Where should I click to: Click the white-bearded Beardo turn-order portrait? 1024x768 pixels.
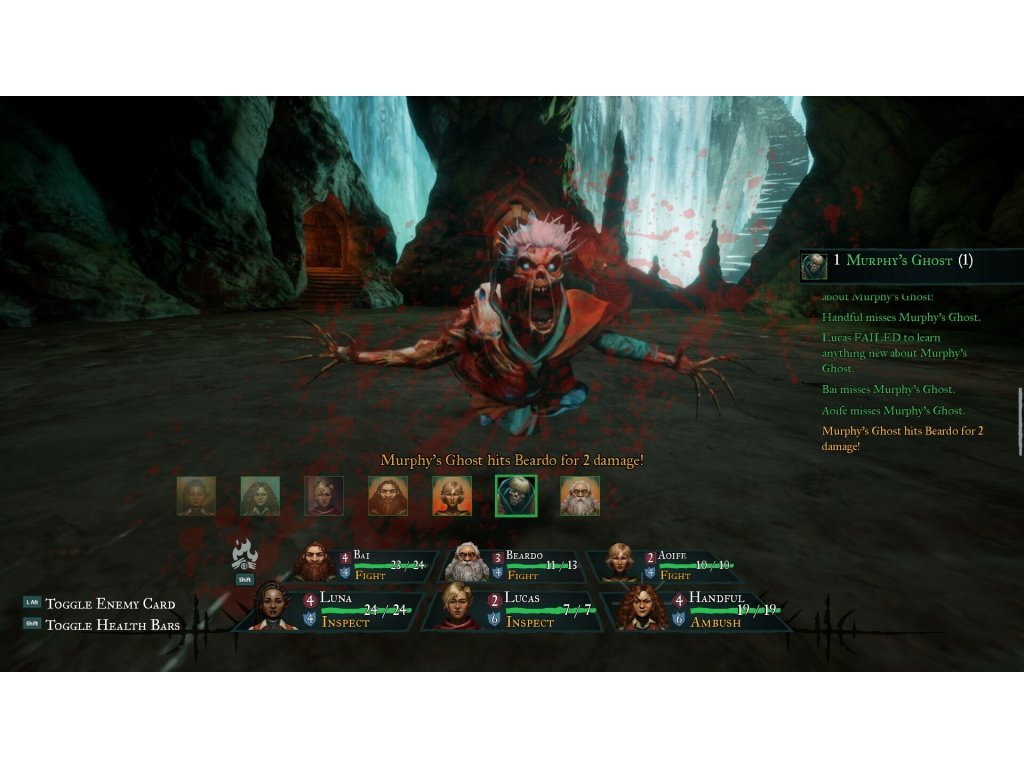pos(580,495)
